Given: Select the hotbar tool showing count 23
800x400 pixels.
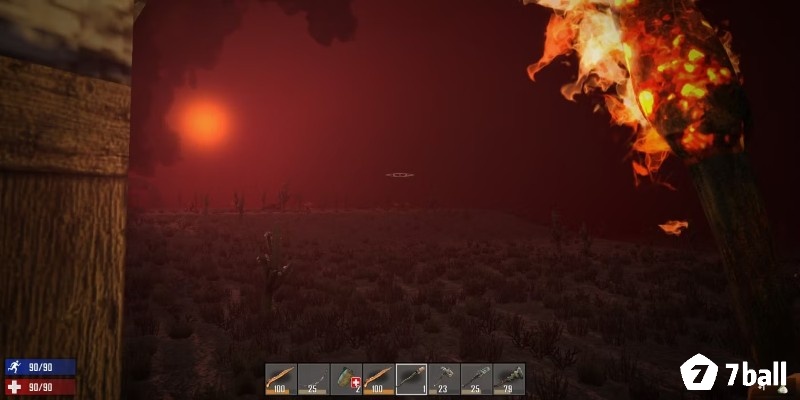Looking at the screenshot, I should 444,379.
